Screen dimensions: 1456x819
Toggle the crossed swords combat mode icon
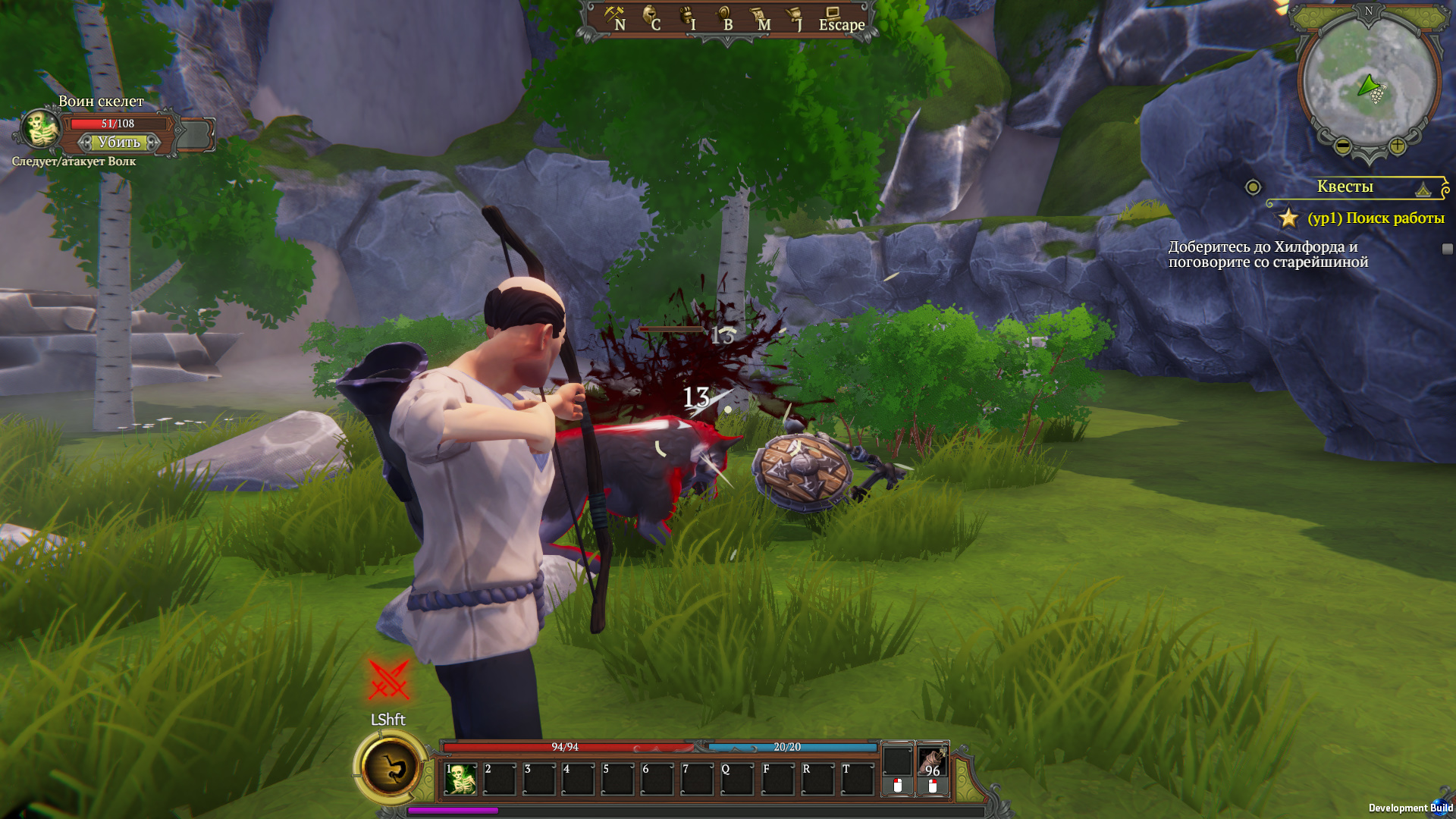click(x=389, y=679)
